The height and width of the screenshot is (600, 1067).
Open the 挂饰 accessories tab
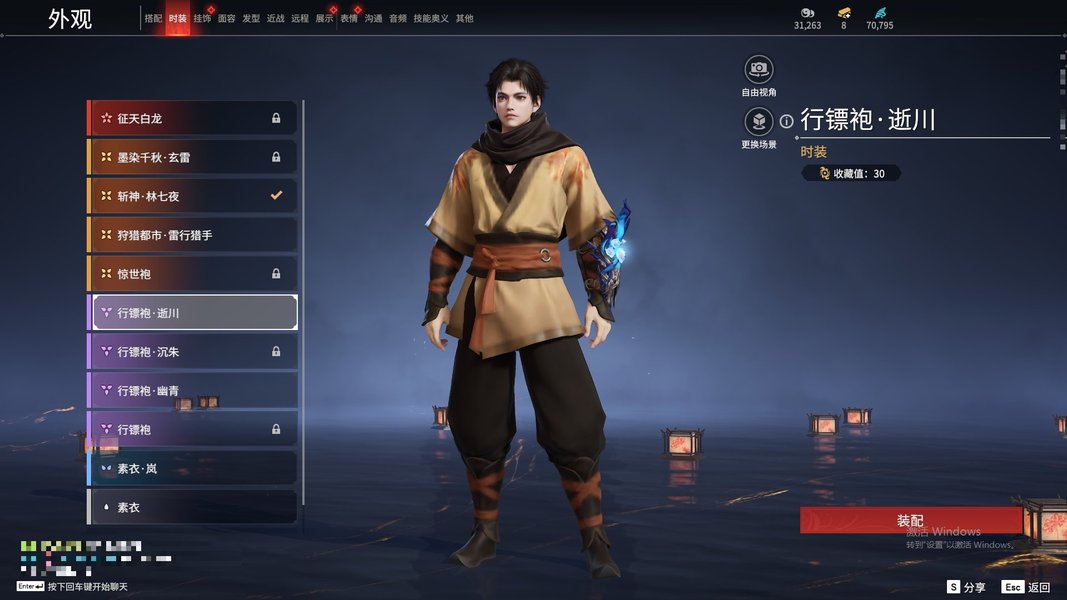[202, 18]
